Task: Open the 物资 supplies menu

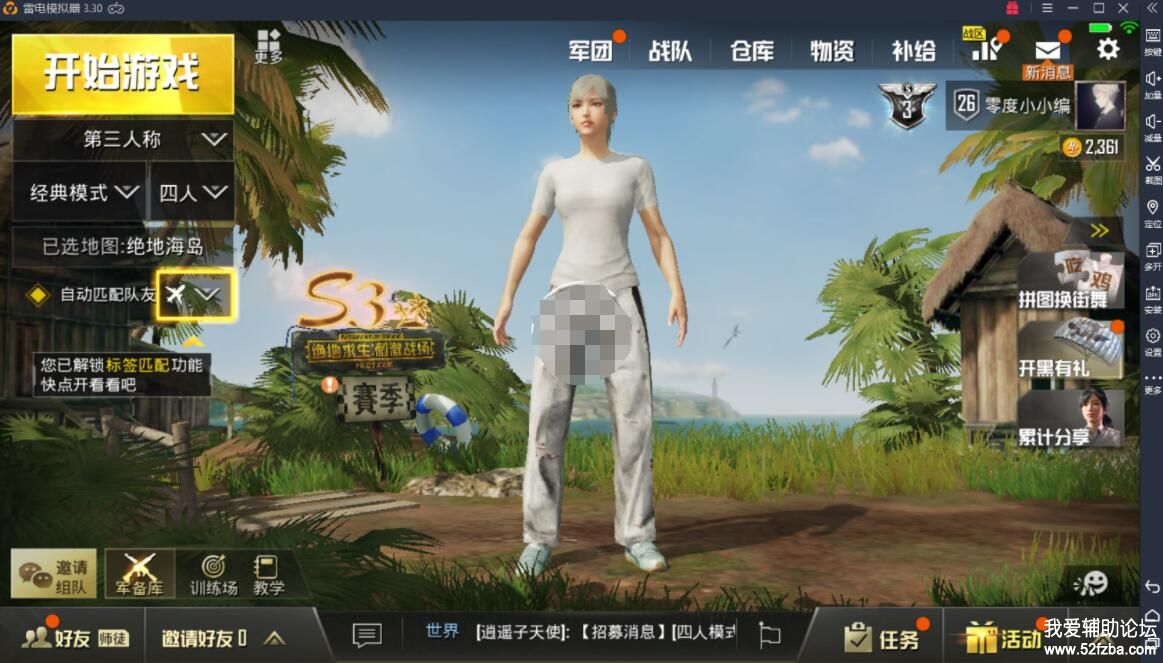Action: [832, 50]
